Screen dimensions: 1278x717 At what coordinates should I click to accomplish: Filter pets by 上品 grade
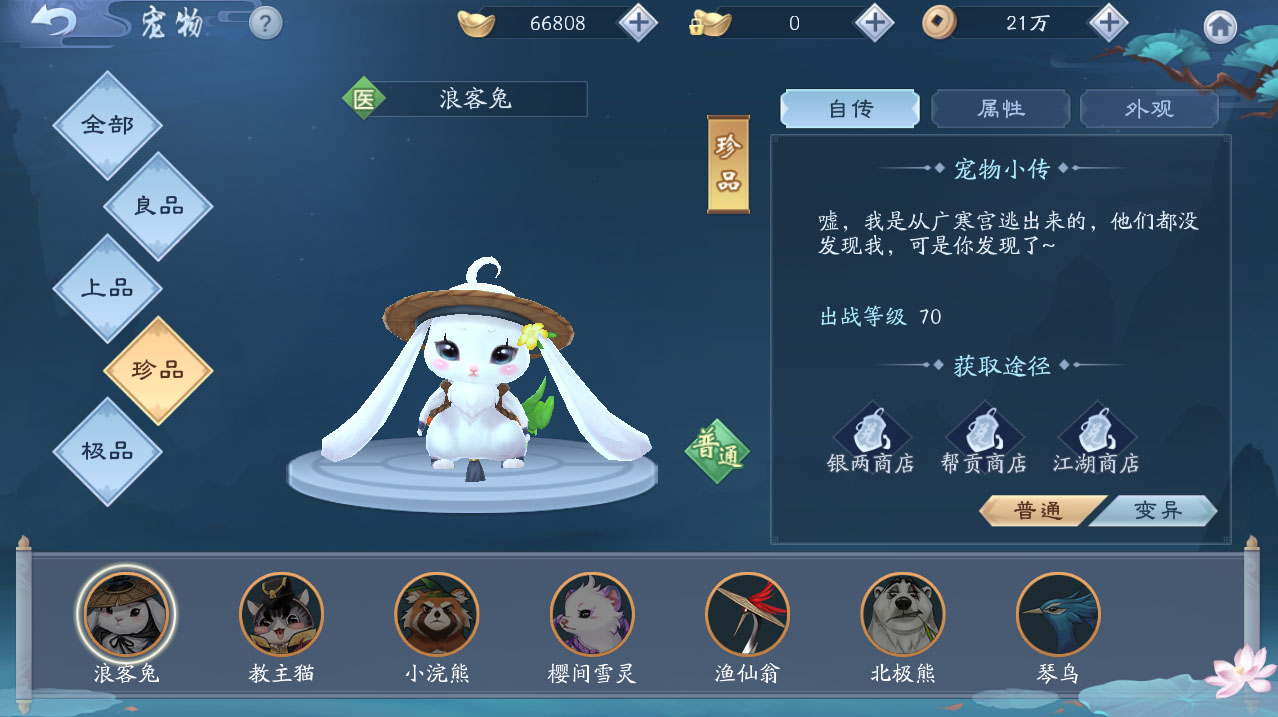pos(107,288)
